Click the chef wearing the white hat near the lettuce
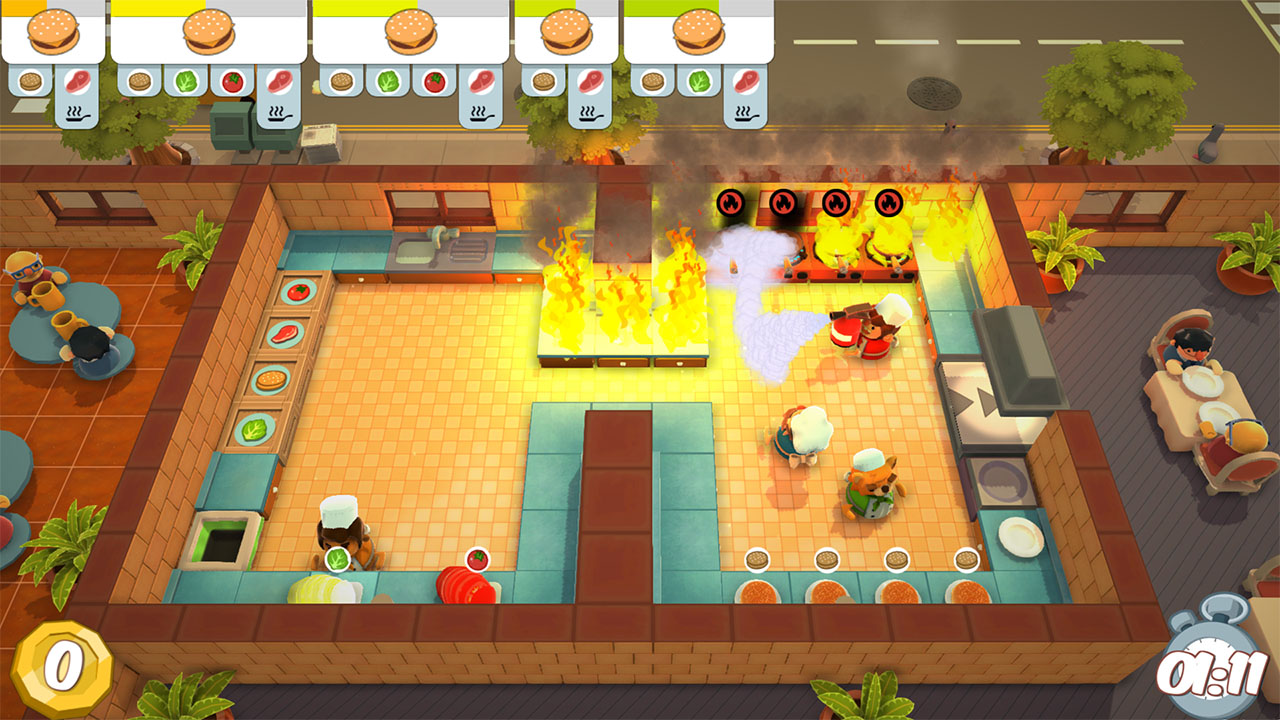 pos(340,530)
